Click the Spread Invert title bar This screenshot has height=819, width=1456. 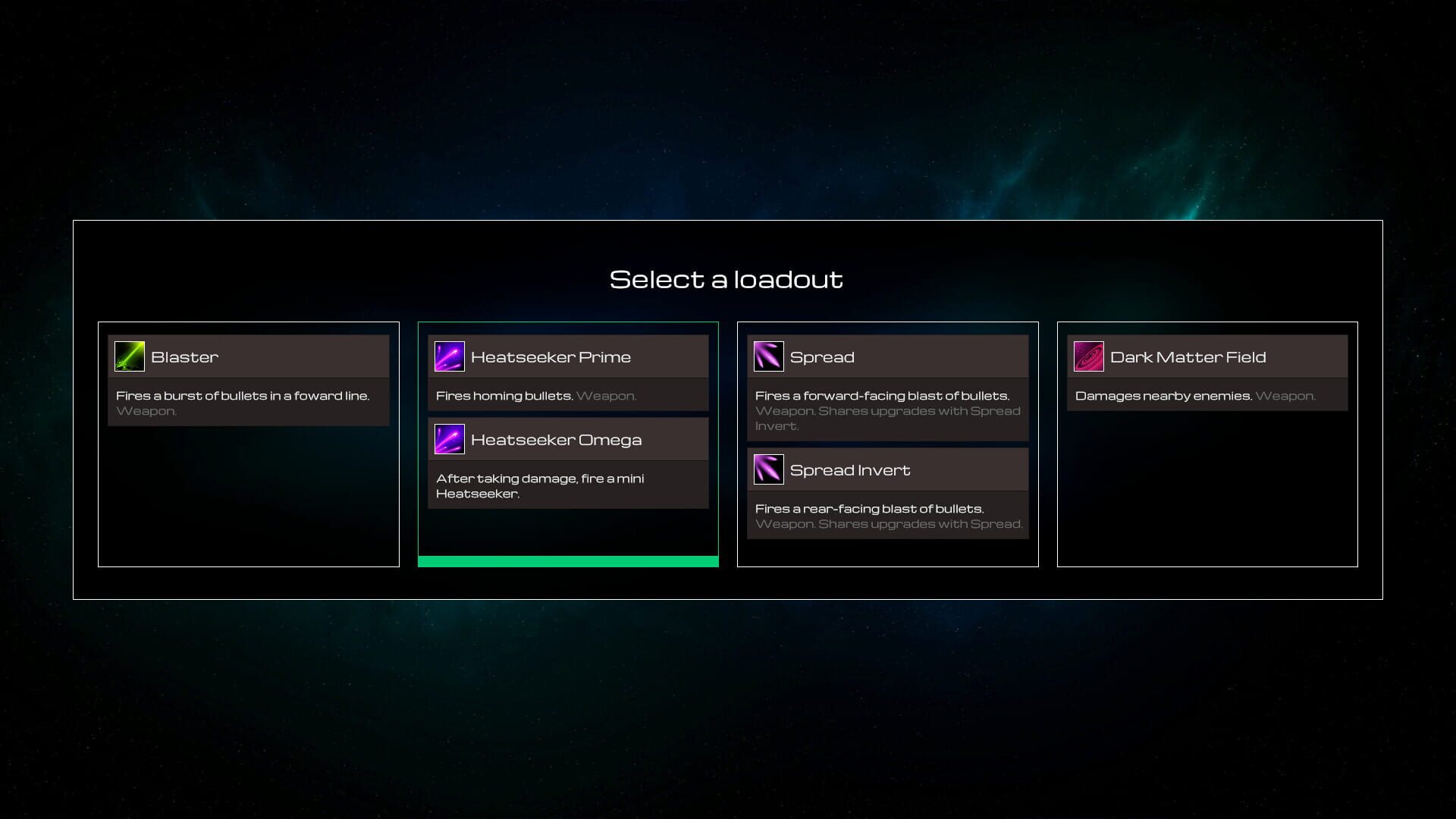point(850,469)
